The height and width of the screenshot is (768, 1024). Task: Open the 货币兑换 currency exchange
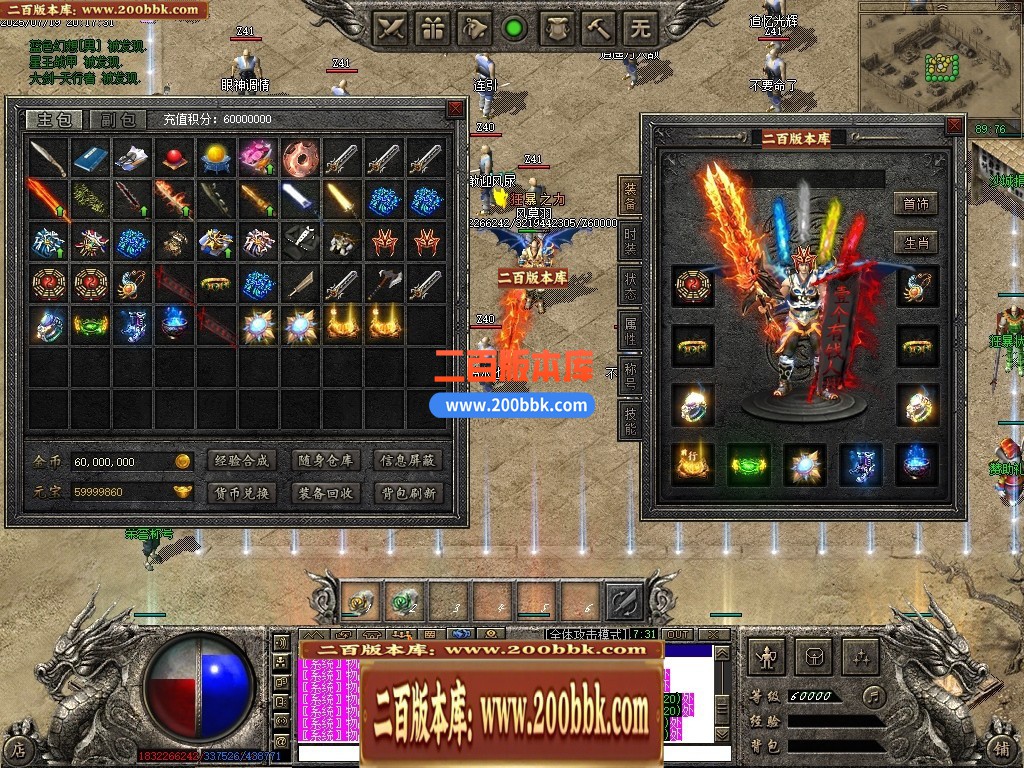coord(240,492)
